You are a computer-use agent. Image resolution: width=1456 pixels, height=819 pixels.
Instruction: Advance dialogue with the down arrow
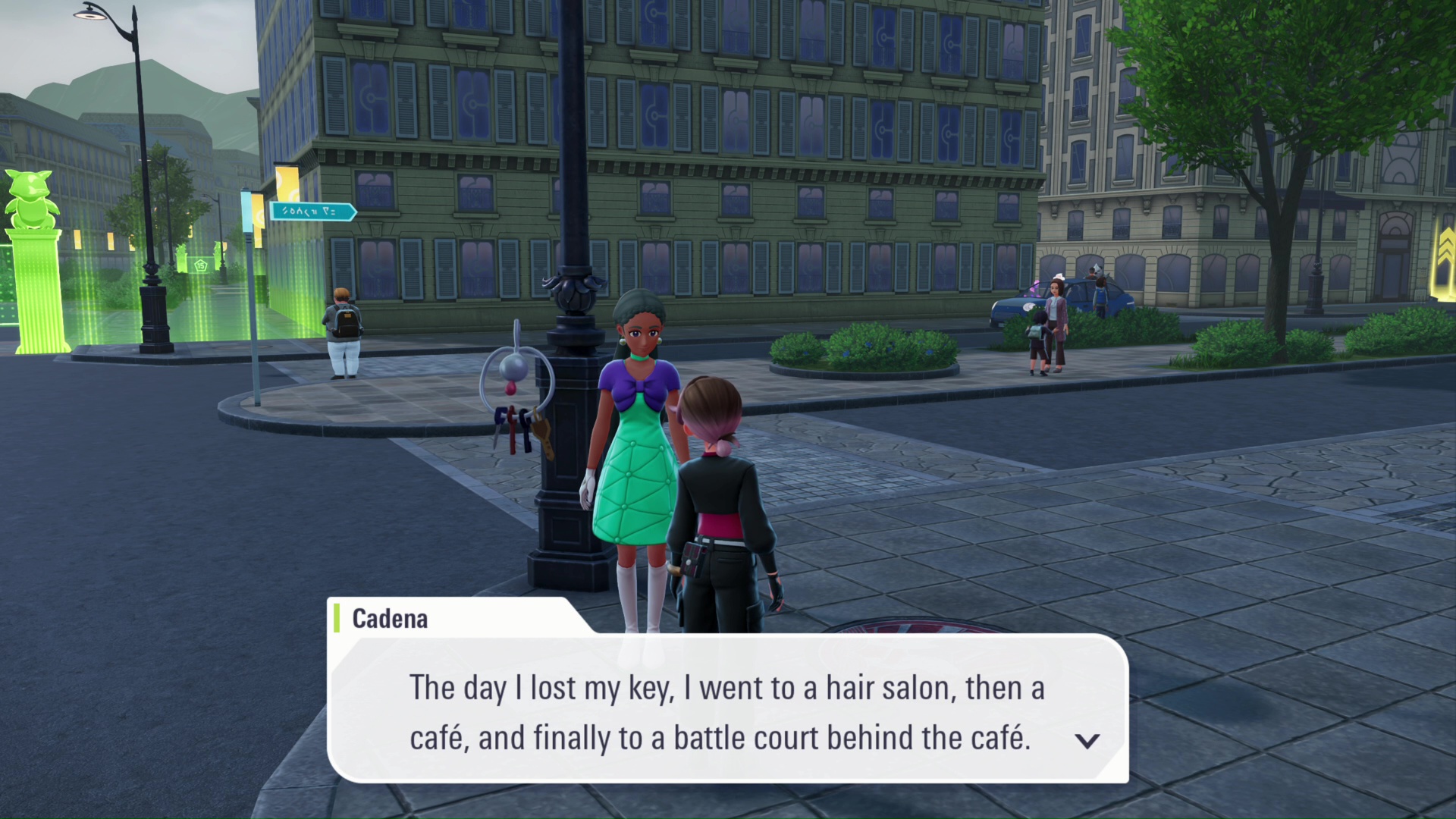point(1087,741)
